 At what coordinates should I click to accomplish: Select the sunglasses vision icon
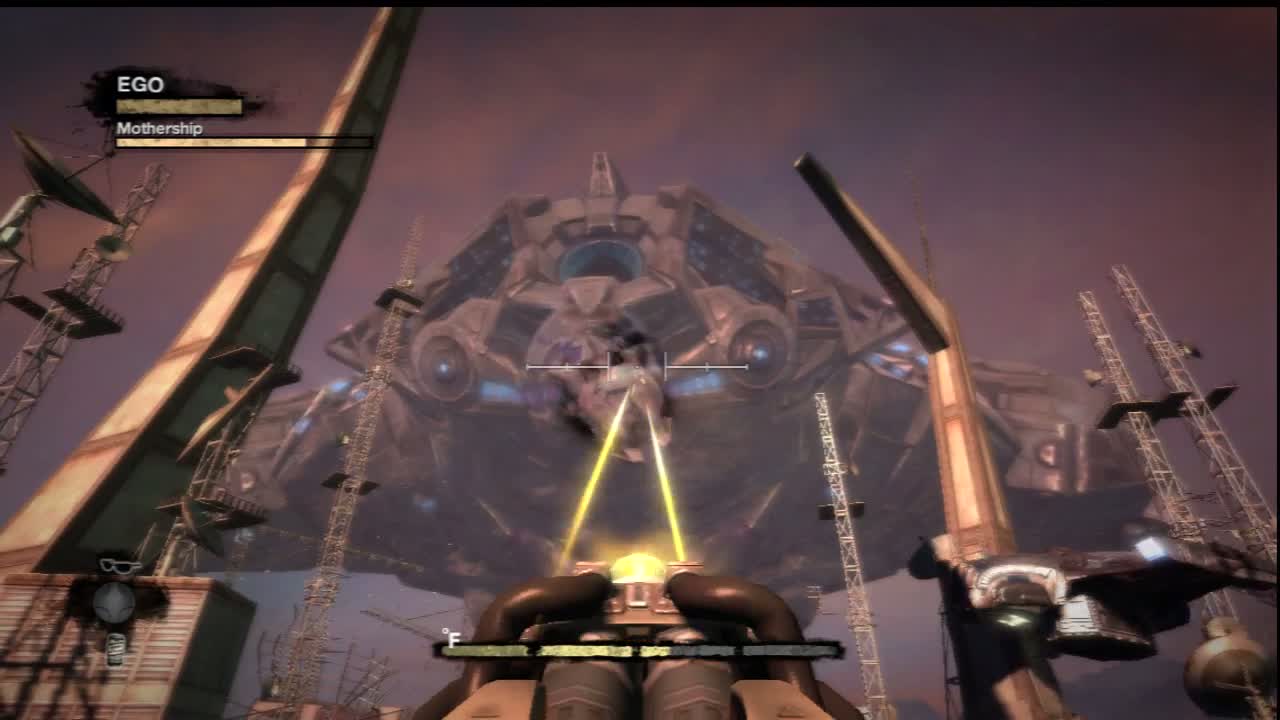[x=119, y=566]
